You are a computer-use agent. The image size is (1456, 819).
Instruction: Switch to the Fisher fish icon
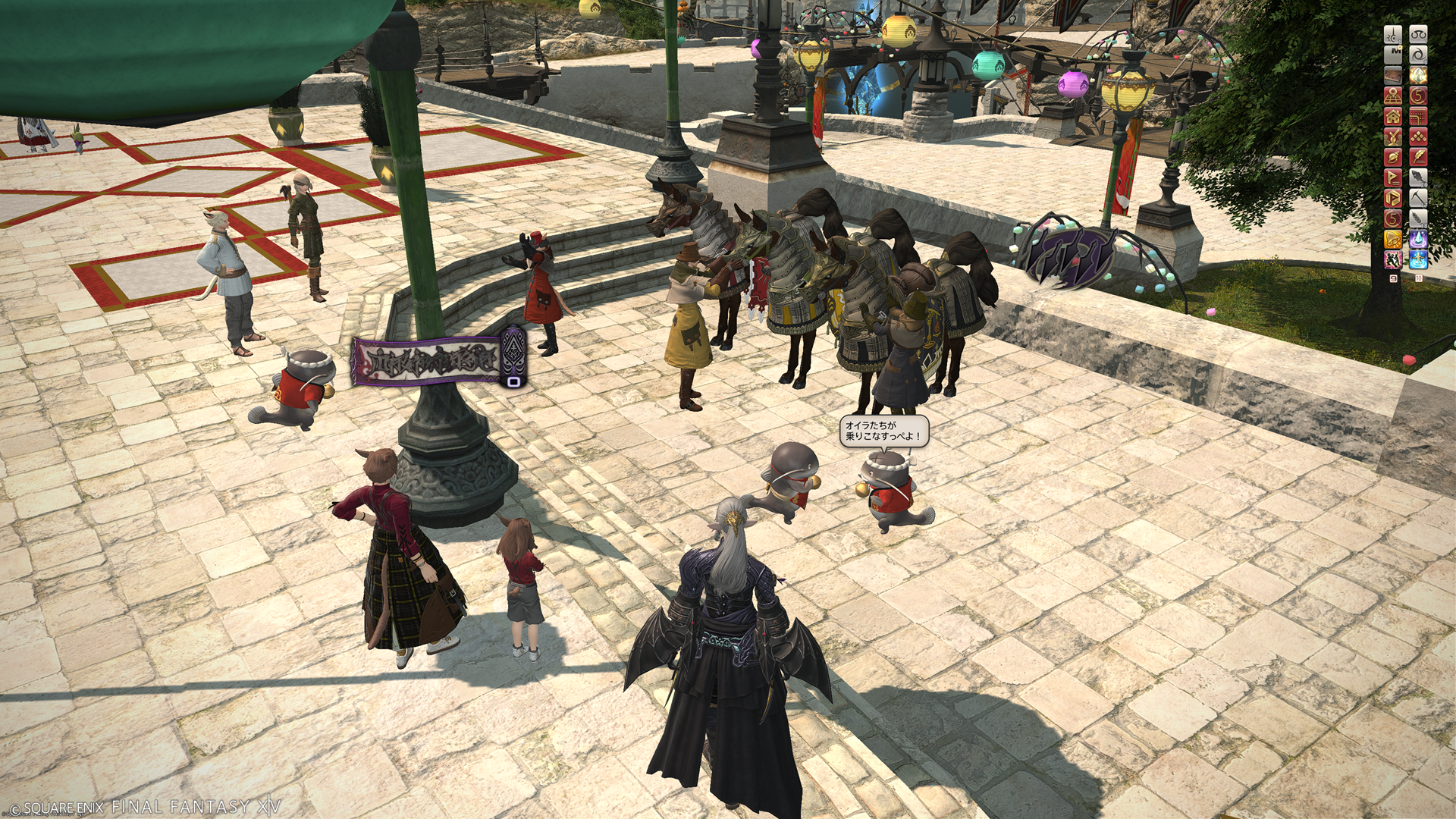(1418, 178)
